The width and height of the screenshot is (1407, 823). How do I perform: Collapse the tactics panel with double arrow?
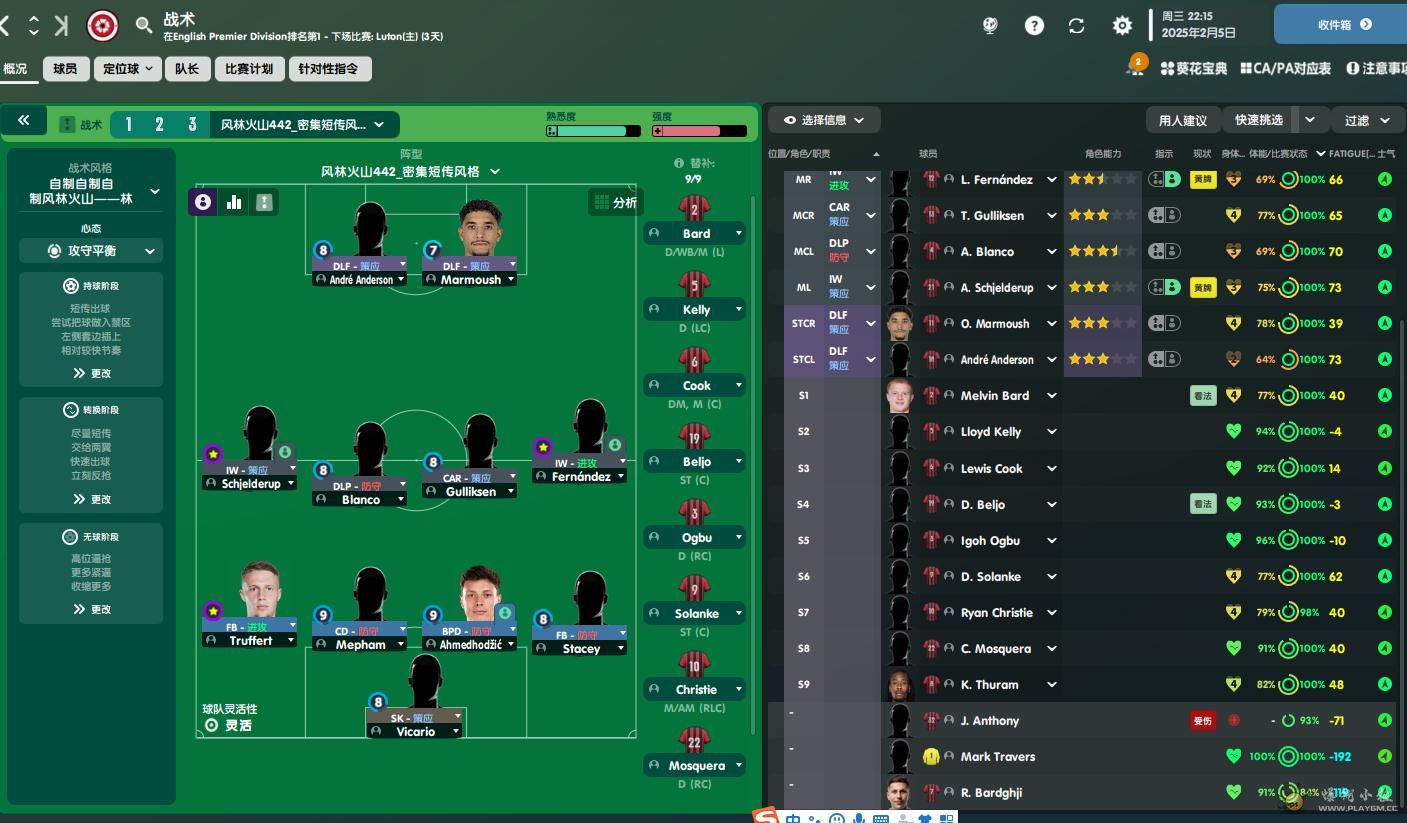tap(24, 121)
